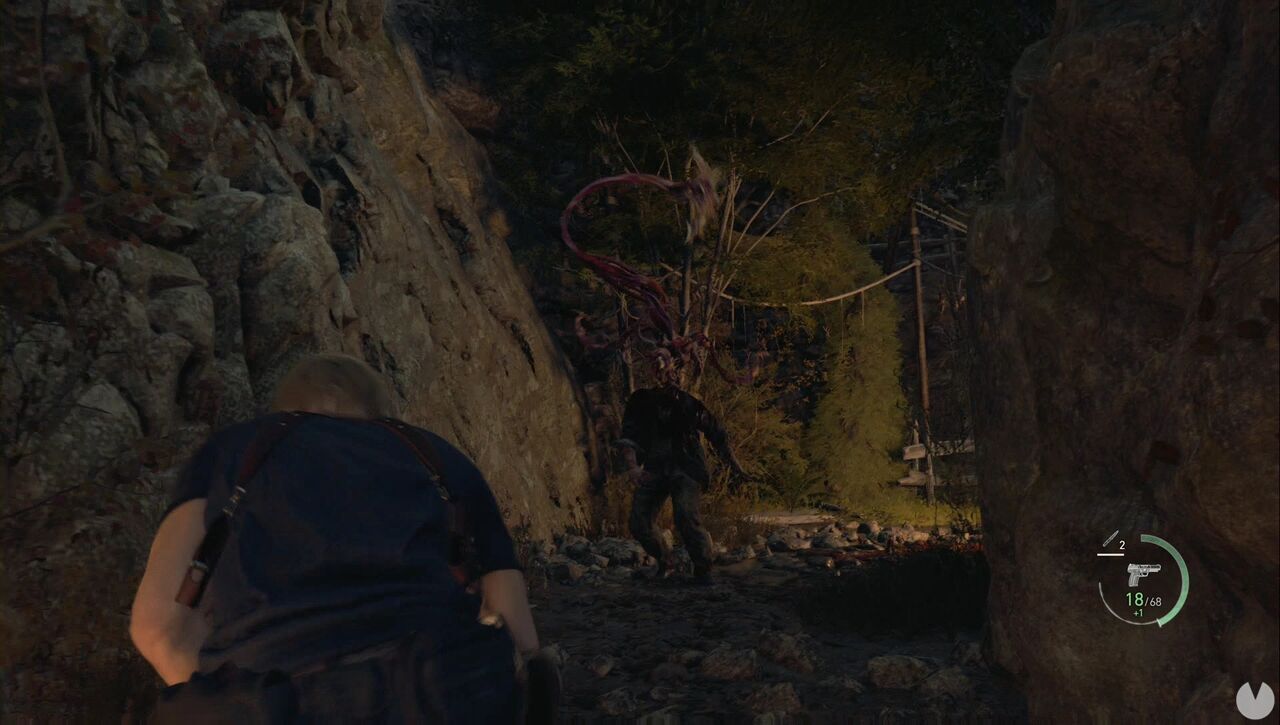This screenshot has width=1280, height=725.
Task: Click the Vandal logo in bottom-right corner
Action: pyautogui.click(x=1255, y=698)
